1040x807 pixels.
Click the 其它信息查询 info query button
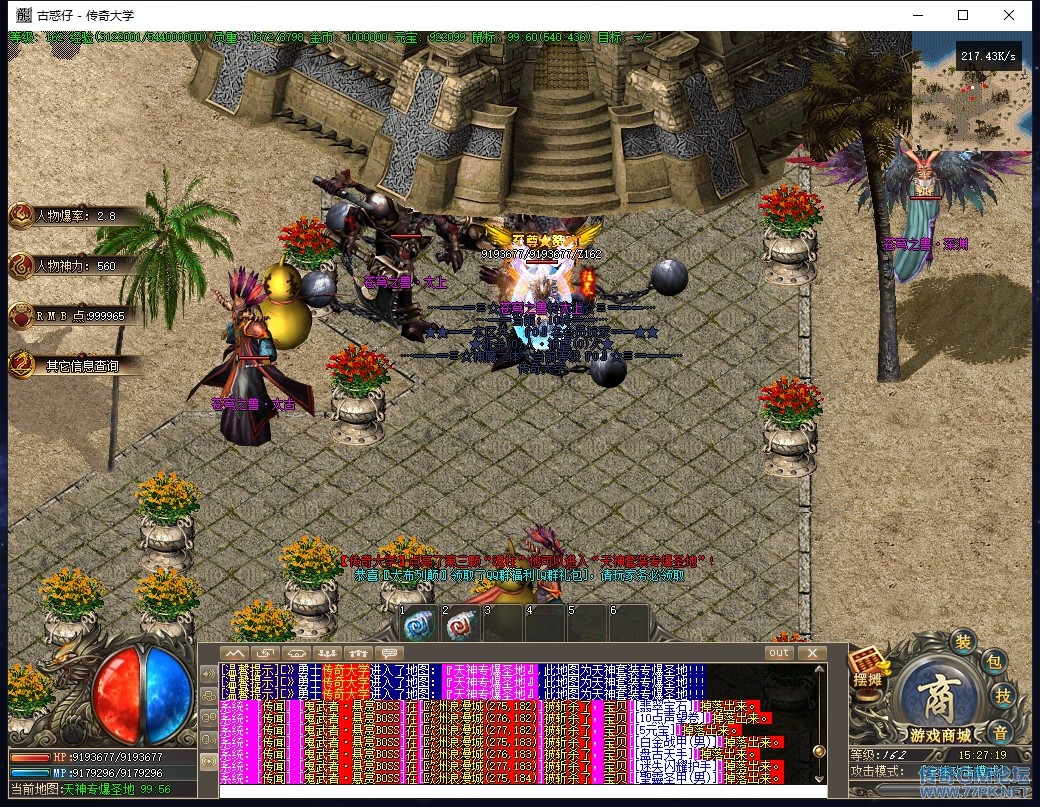[70, 366]
